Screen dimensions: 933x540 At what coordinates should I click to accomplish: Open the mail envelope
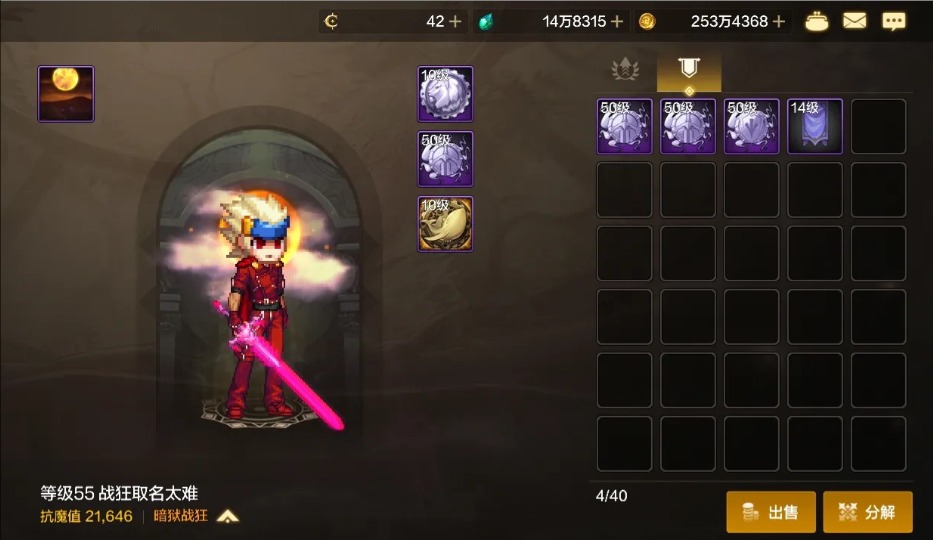point(855,21)
